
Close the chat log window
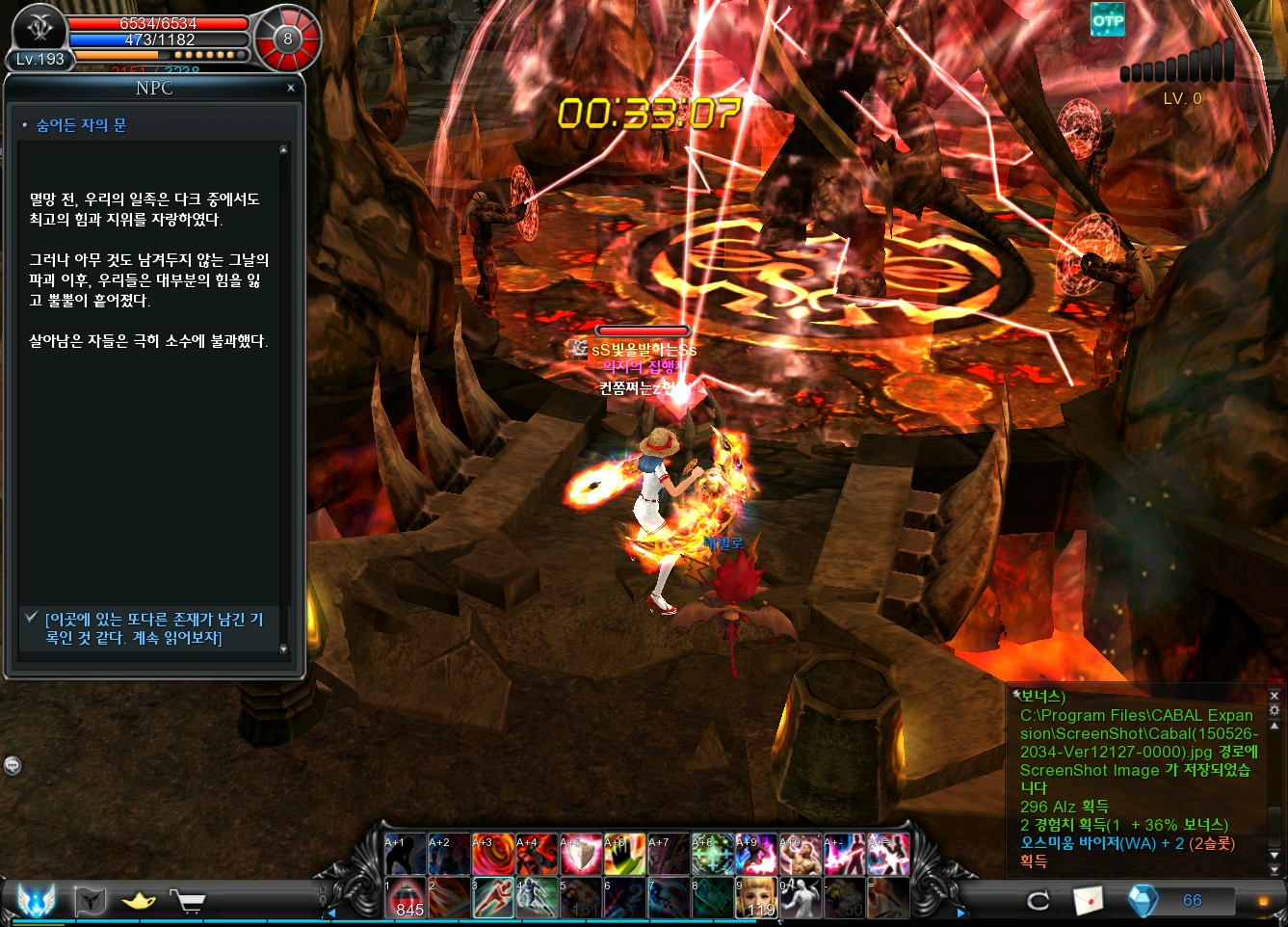point(1275,695)
